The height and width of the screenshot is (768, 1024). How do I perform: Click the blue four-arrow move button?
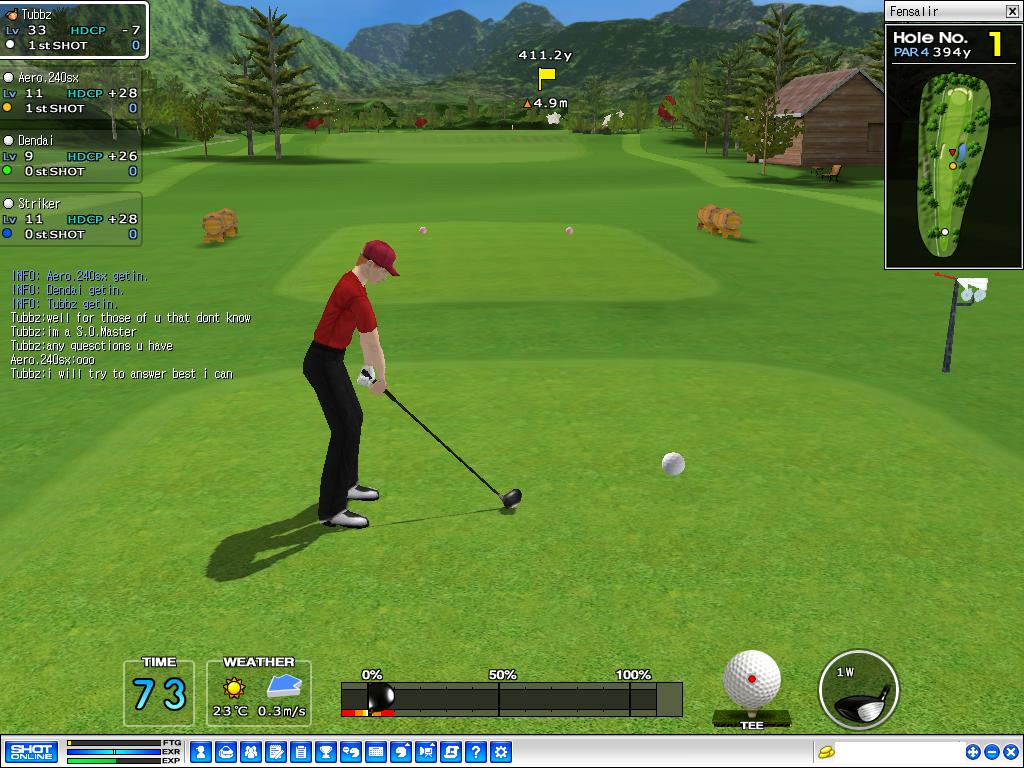(x=973, y=752)
